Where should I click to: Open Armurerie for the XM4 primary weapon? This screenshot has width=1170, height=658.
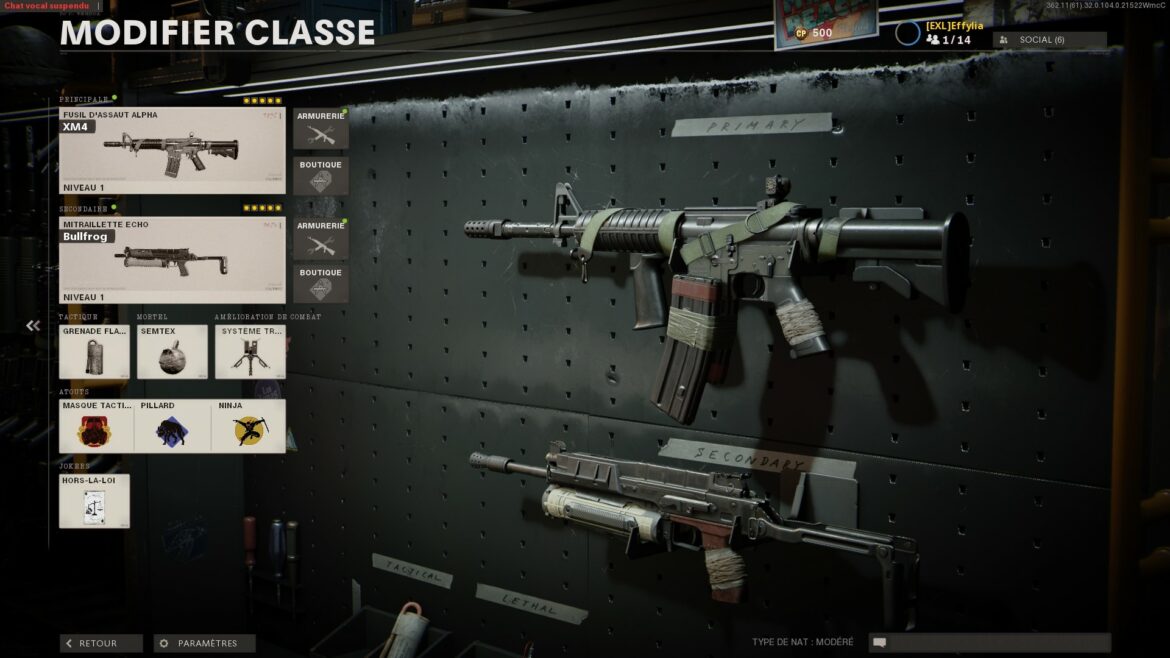tap(320, 129)
